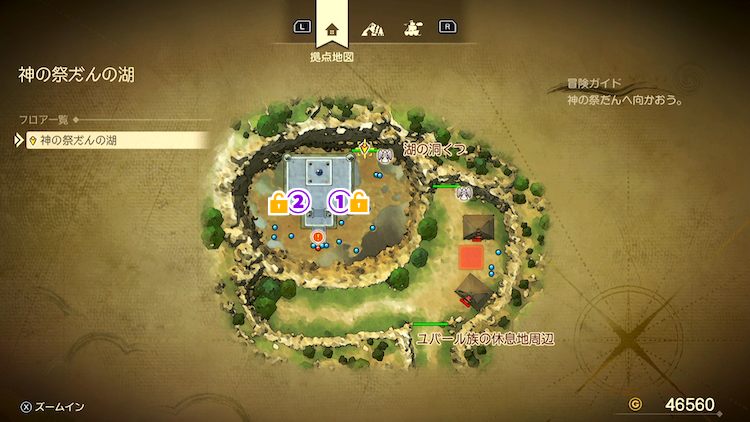Select 神の祭だんの湖 in the floor list
This screenshot has width=750, height=422.
point(118,140)
